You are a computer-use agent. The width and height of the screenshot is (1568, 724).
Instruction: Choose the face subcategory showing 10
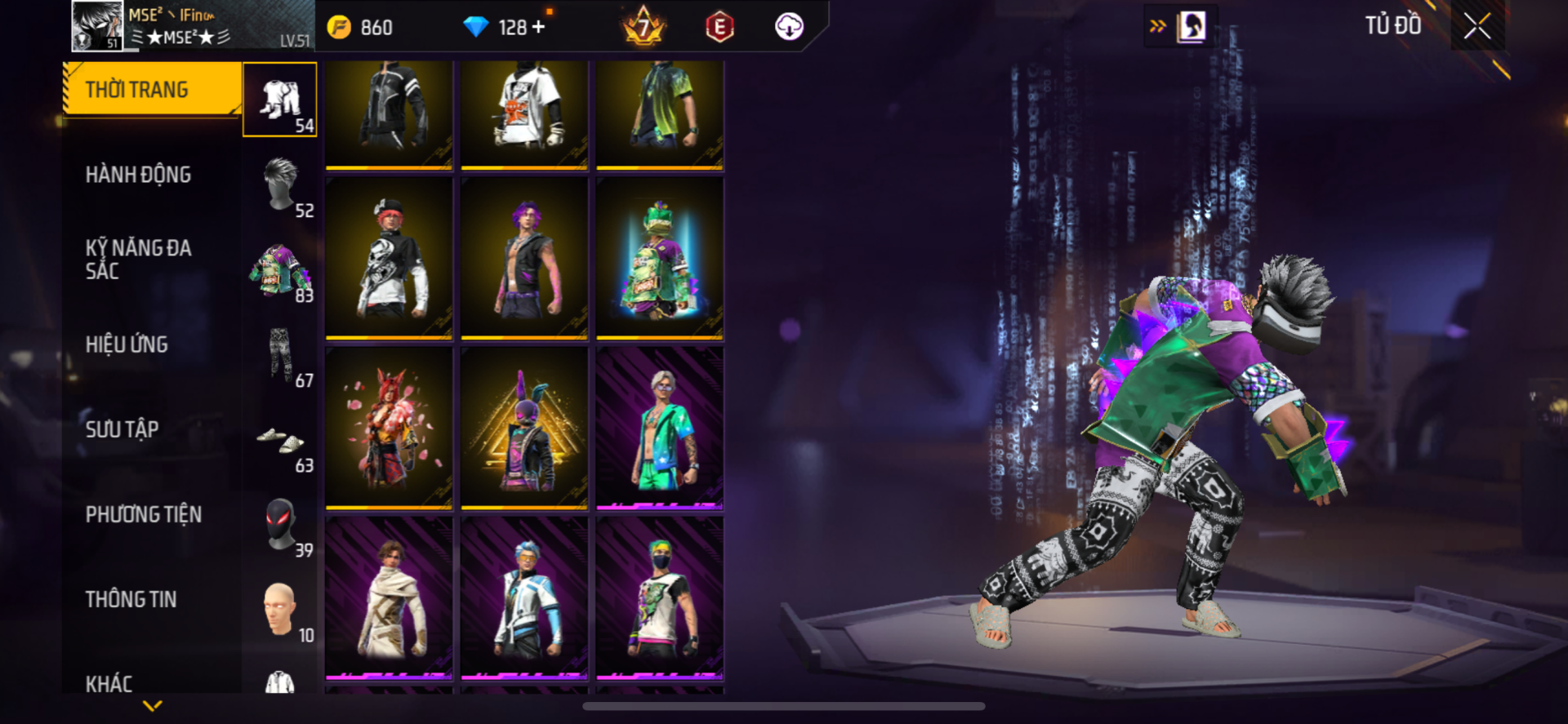pos(280,610)
